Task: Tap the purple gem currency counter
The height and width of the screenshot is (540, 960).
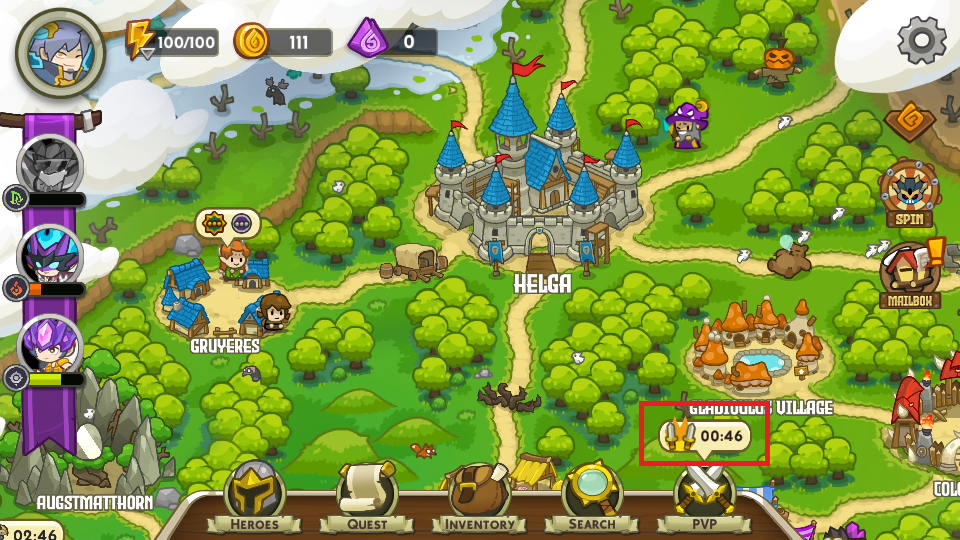Action: tap(393, 42)
